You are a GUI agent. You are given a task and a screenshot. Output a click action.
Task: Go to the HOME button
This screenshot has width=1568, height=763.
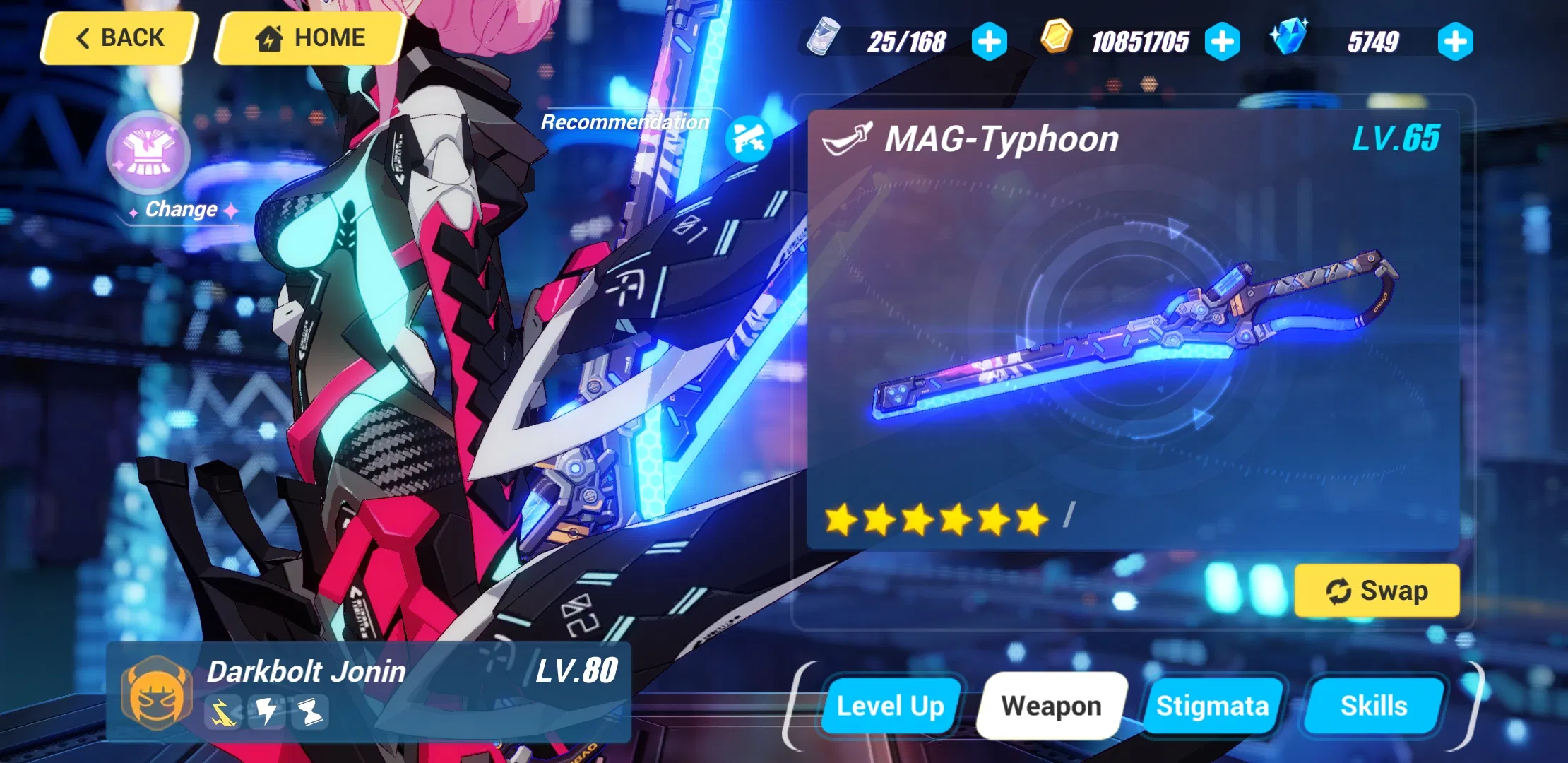309,37
